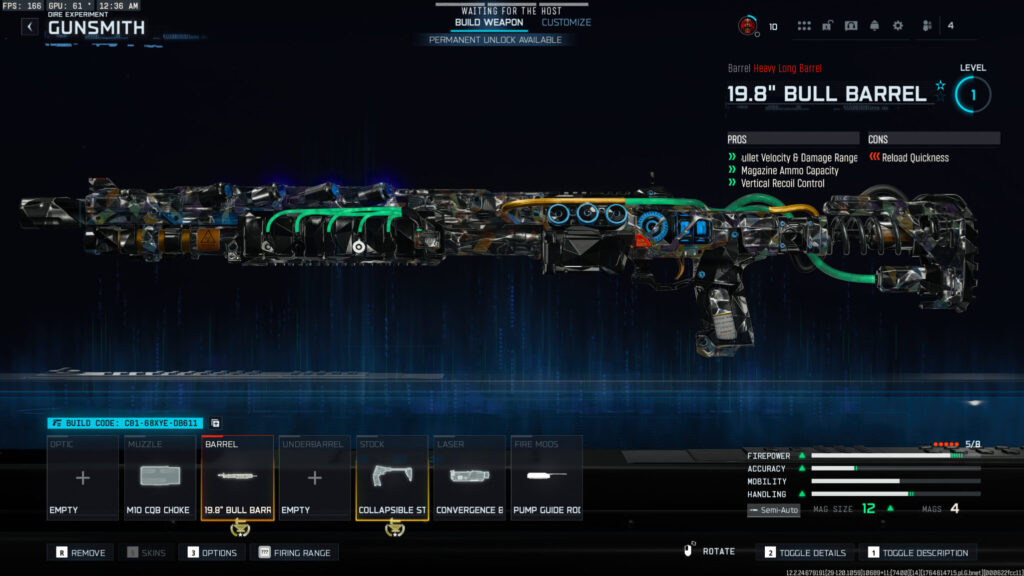This screenshot has height=576, width=1024.
Task: Choose the 19.8" Bull Barrel slot
Action: pyautogui.click(x=237, y=478)
